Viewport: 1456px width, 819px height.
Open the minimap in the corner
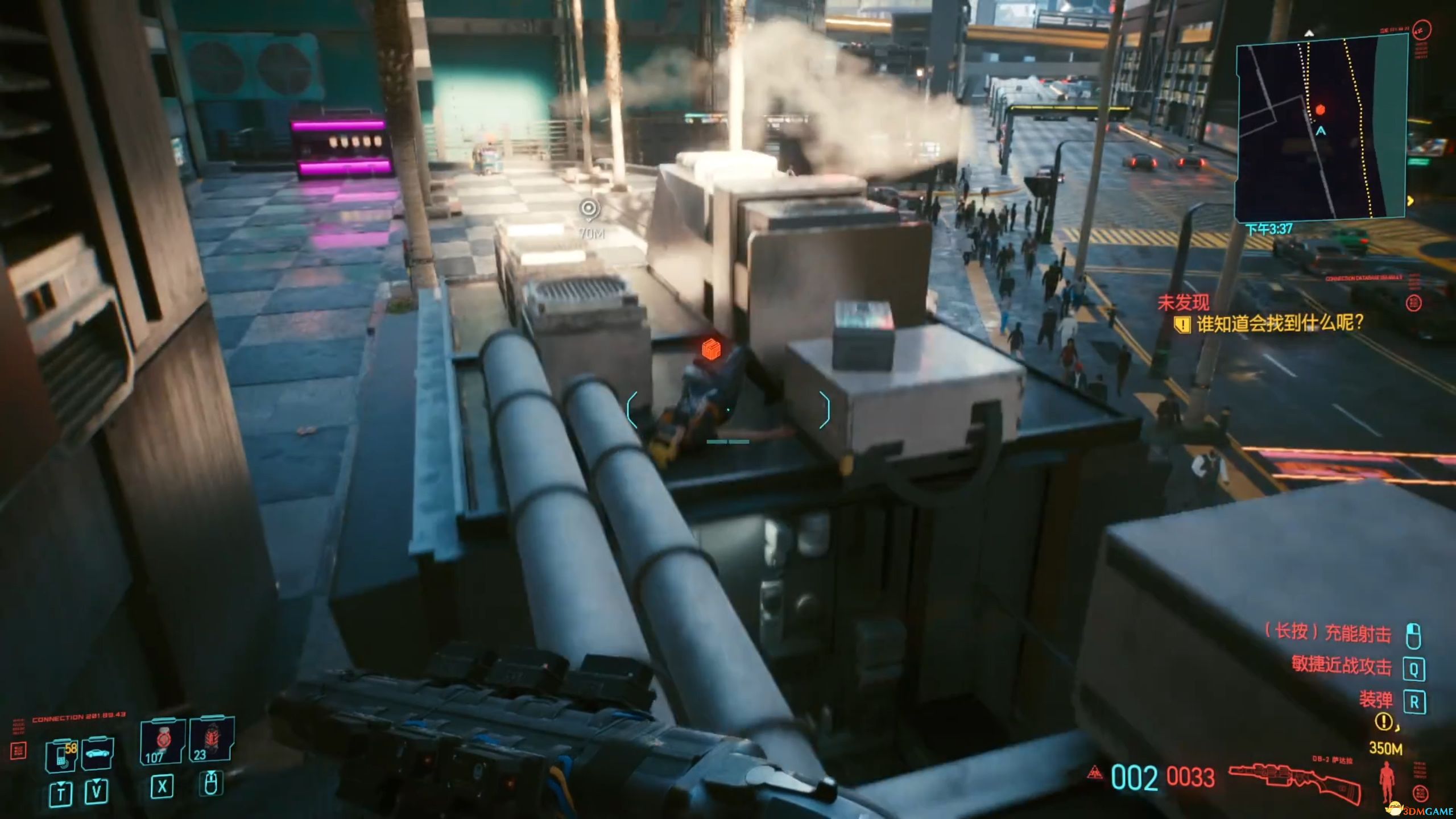1321,127
